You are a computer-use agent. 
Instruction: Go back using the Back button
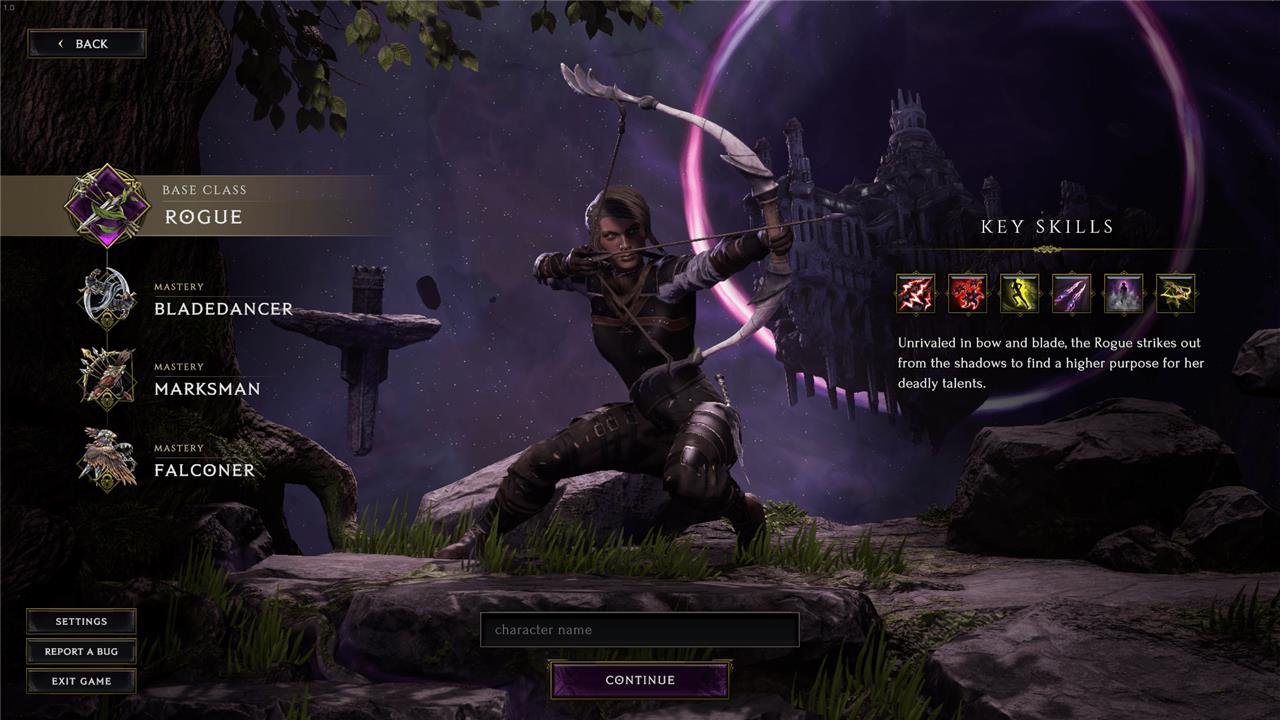pyautogui.click(x=86, y=44)
